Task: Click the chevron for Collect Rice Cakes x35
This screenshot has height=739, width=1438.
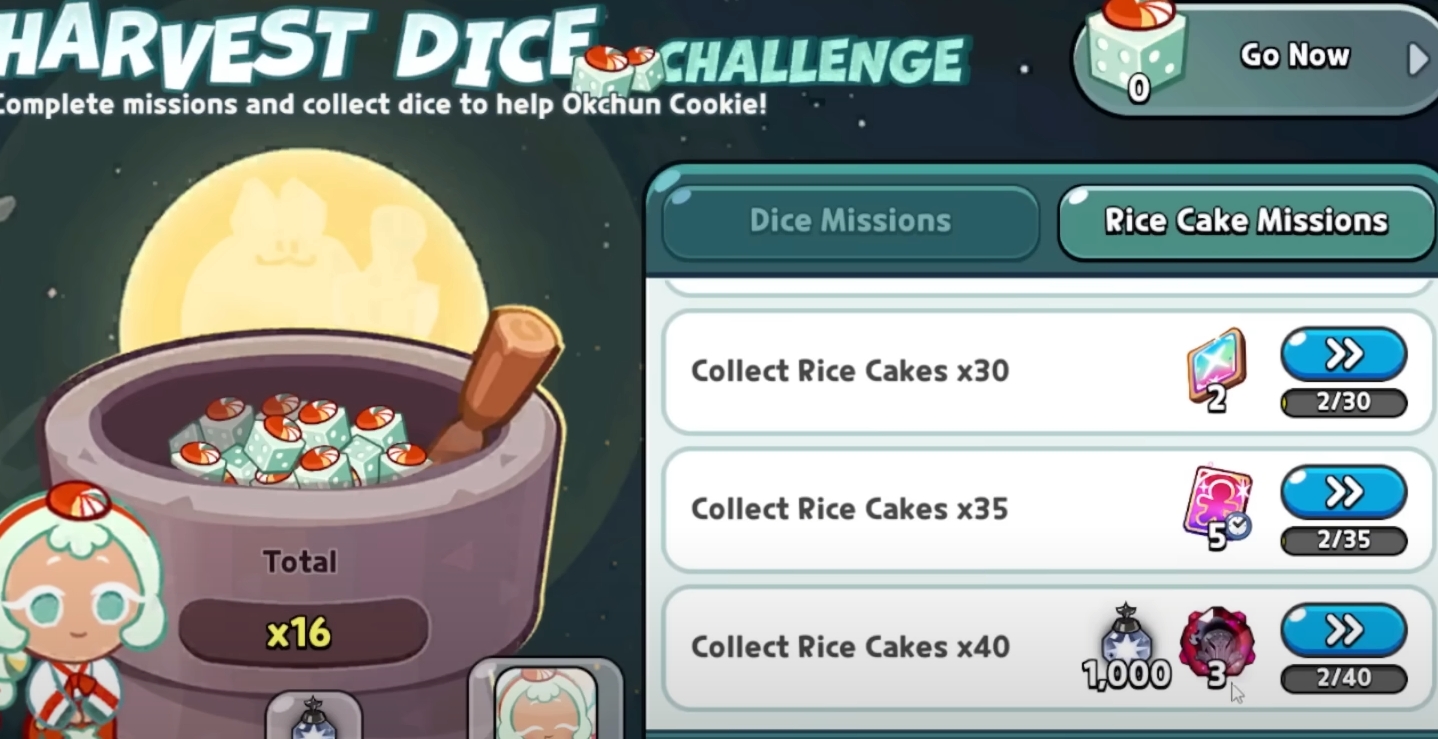Action: [1344, 491]
